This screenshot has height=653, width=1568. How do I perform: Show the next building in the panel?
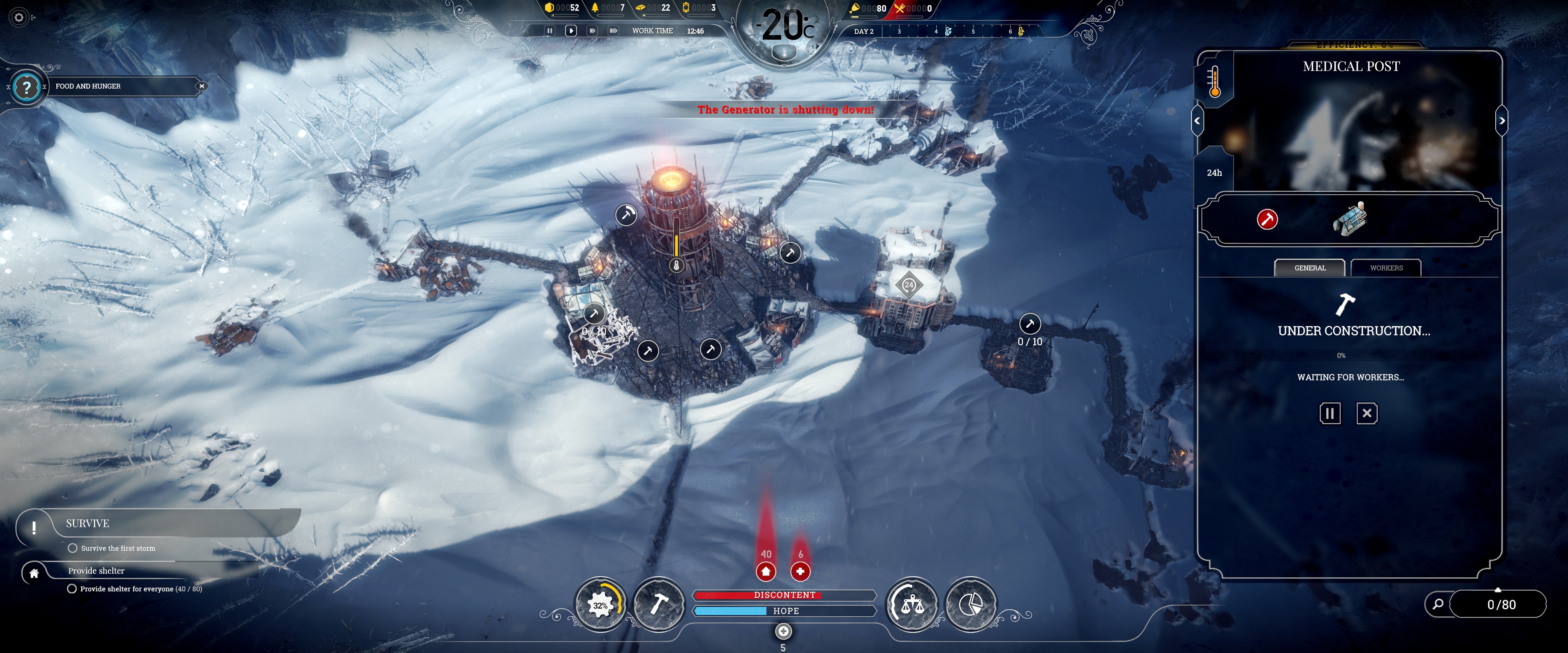coord(1502,120)
